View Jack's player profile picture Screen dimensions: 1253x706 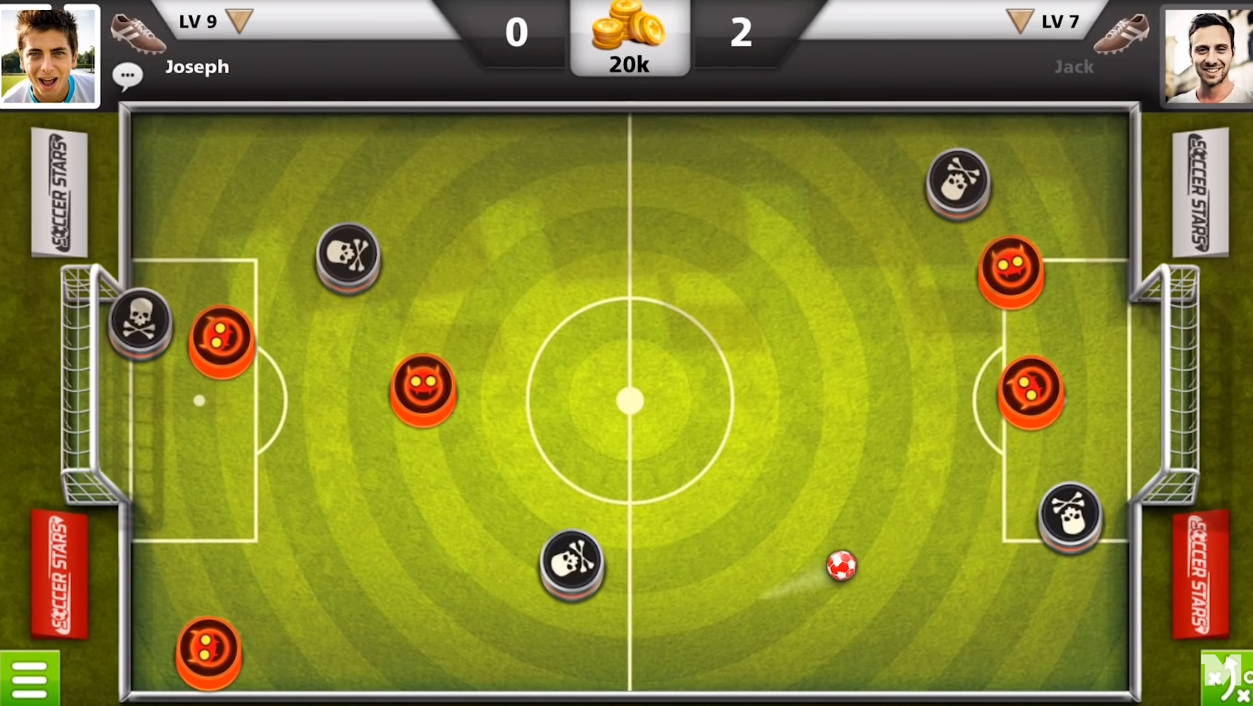pyautogui.click(x=1207, y=56)
